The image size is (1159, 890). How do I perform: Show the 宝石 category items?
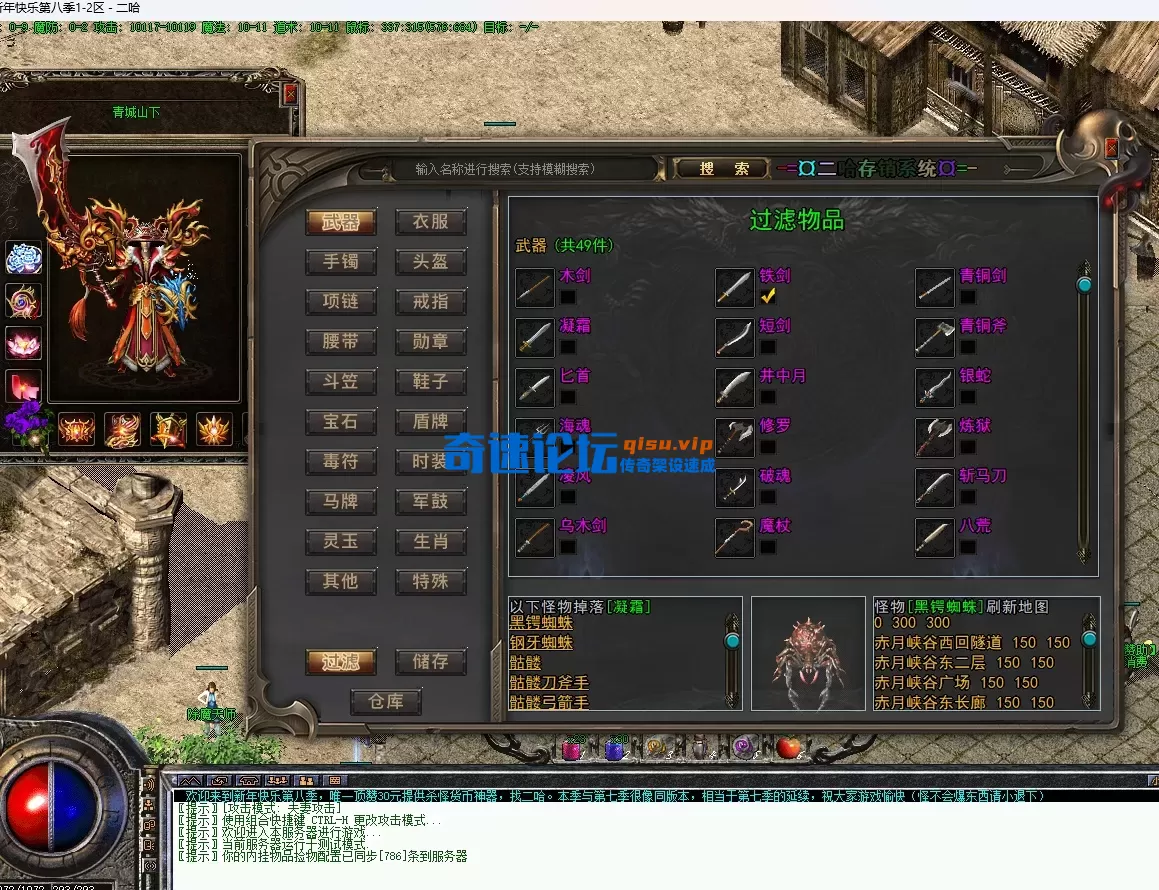(341, 422)
